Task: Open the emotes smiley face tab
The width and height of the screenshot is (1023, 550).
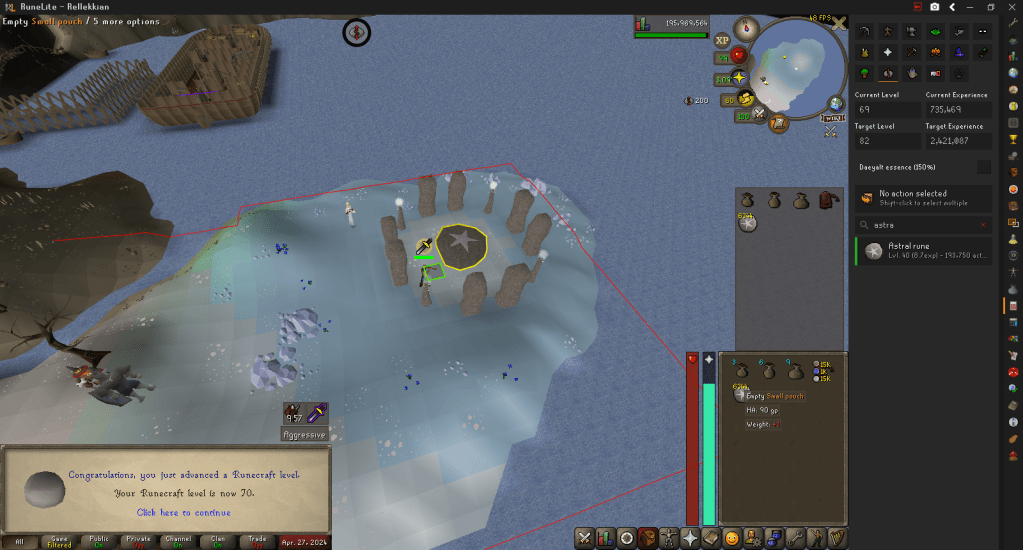Action: click(732, 538)
